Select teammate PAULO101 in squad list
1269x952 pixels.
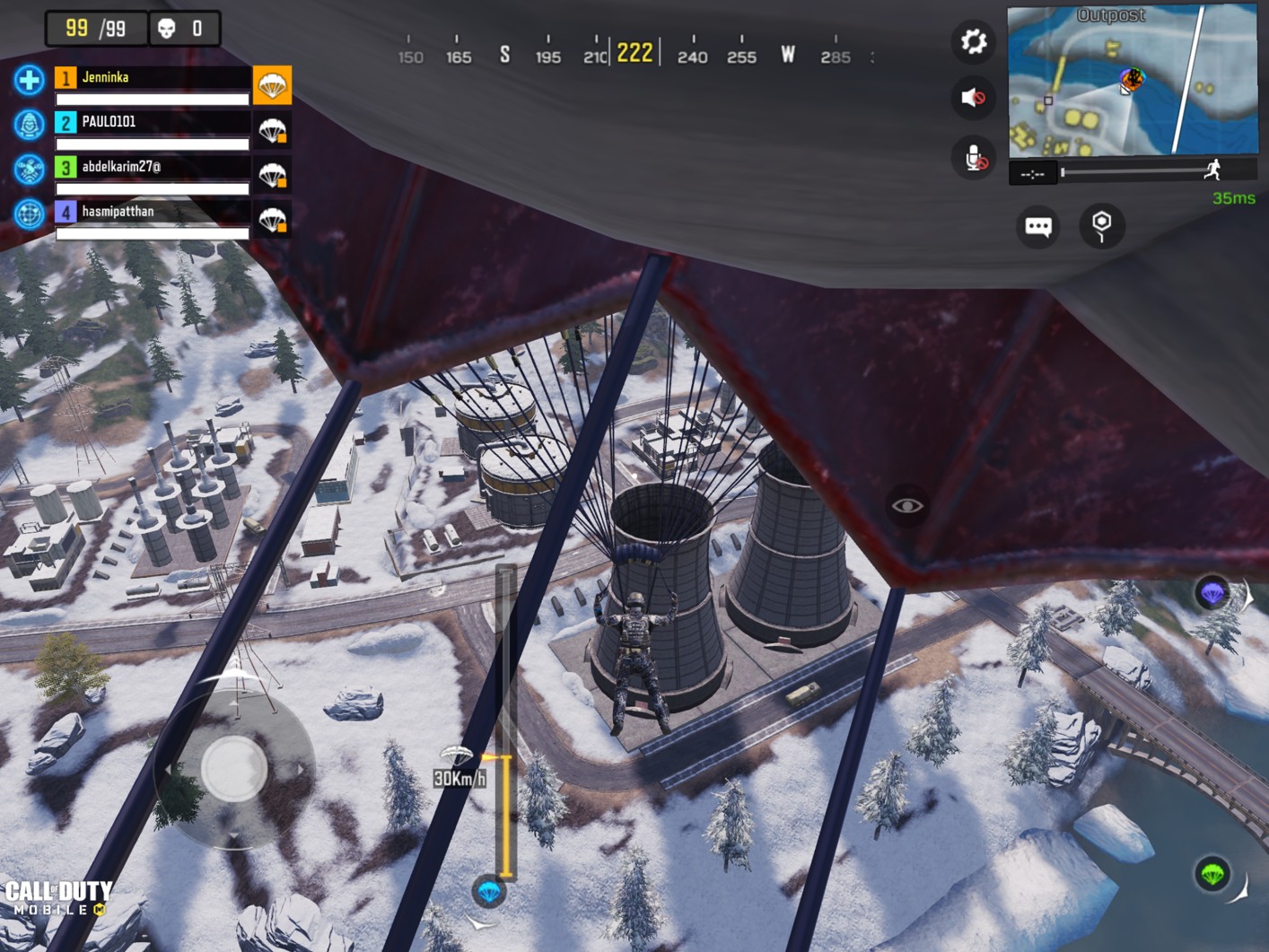pos(153,123)
